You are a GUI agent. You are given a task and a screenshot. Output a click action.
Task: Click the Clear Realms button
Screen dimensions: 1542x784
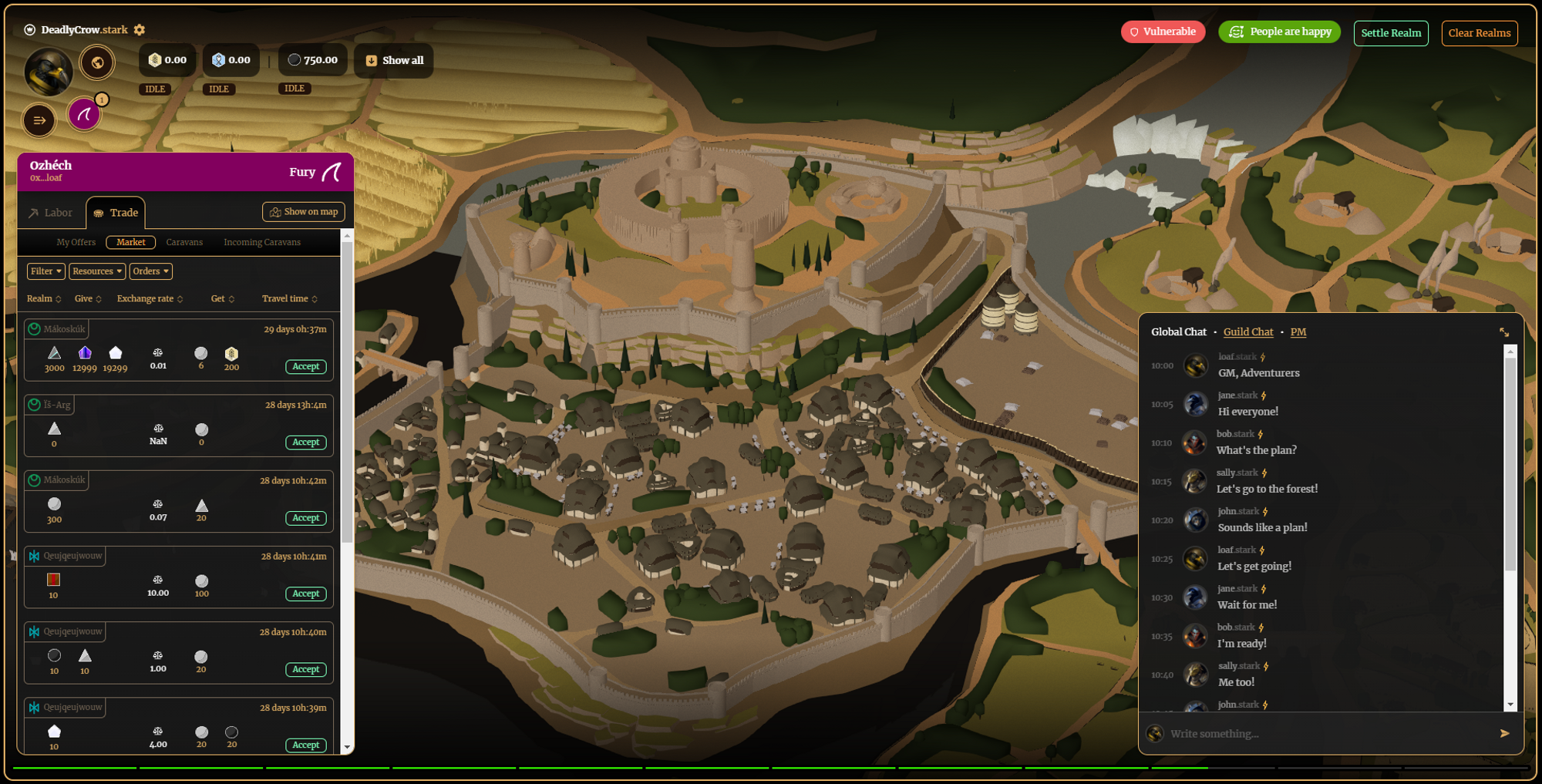click(1479, 33)
